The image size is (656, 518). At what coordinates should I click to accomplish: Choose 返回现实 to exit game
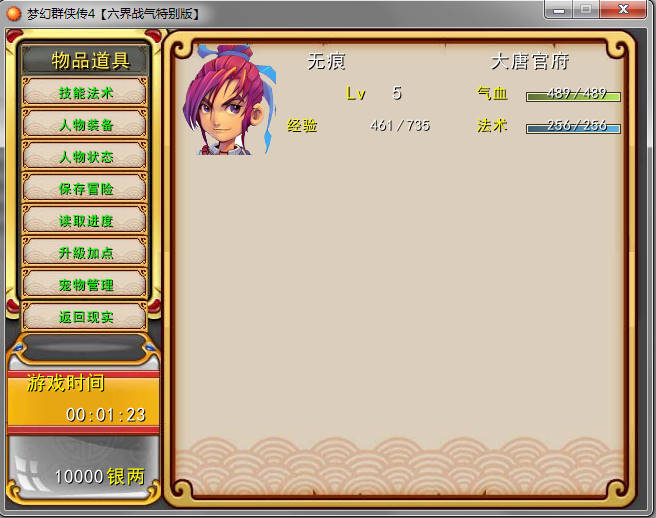coord(85,317)
